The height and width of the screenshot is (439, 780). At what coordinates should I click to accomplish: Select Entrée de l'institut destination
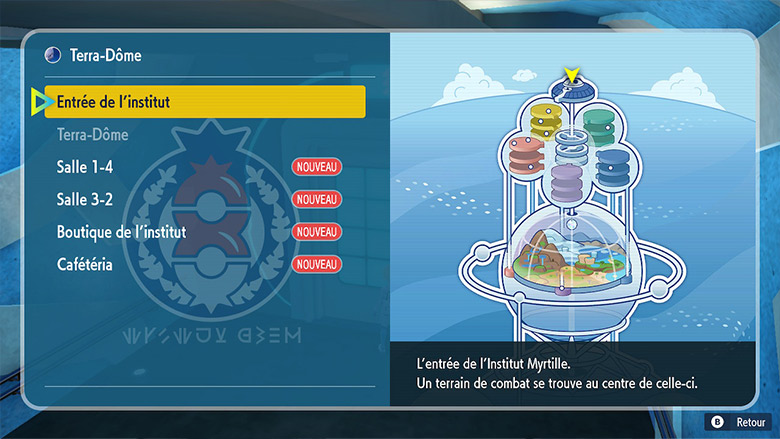(197, 102)
